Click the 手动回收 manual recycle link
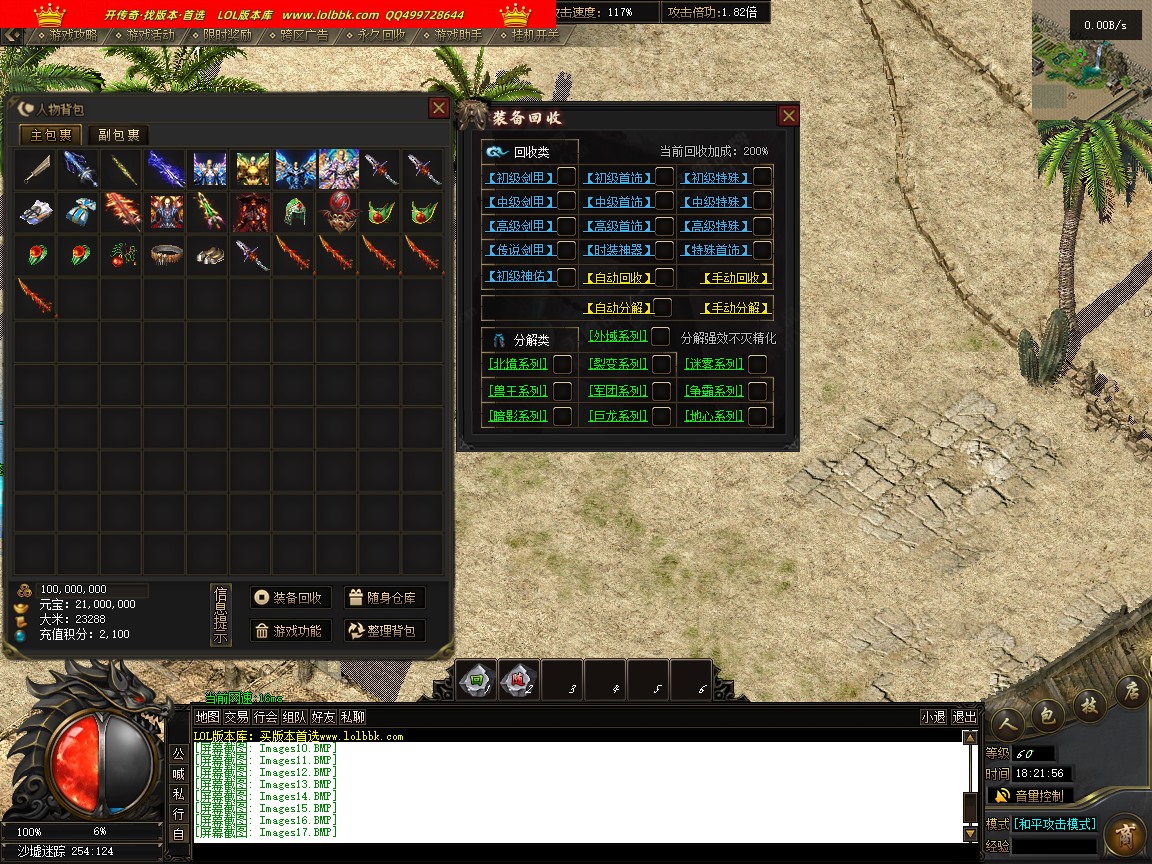The image size is (1152, 864). click(736, 278)
